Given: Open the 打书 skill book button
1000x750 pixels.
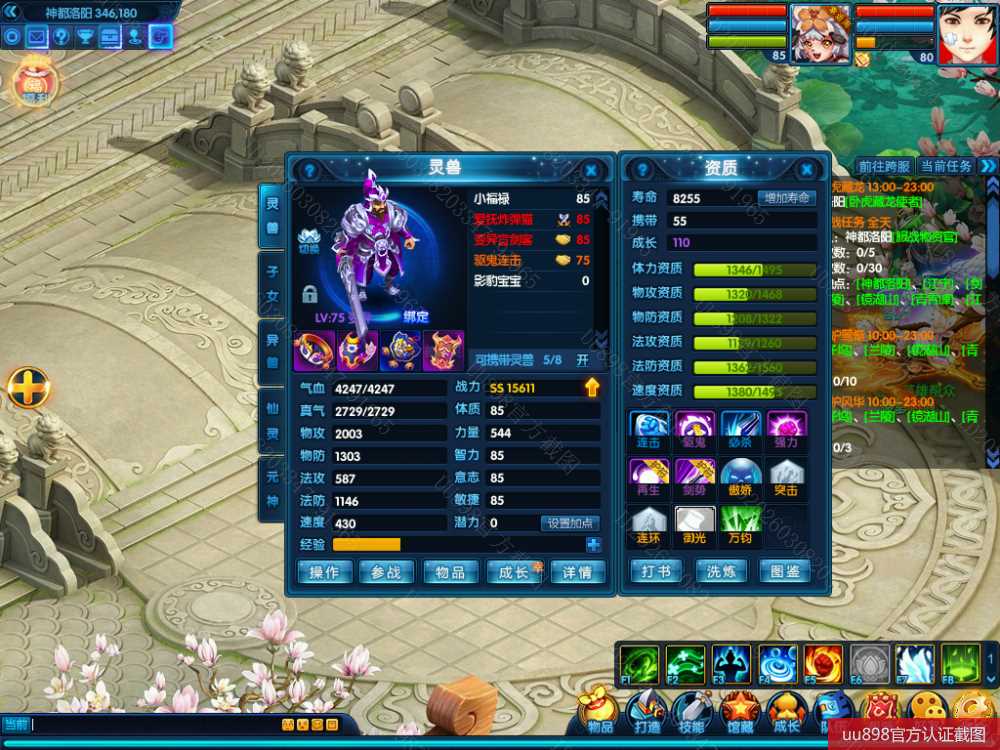Looking at the screenshot, I should click(656, 571).
